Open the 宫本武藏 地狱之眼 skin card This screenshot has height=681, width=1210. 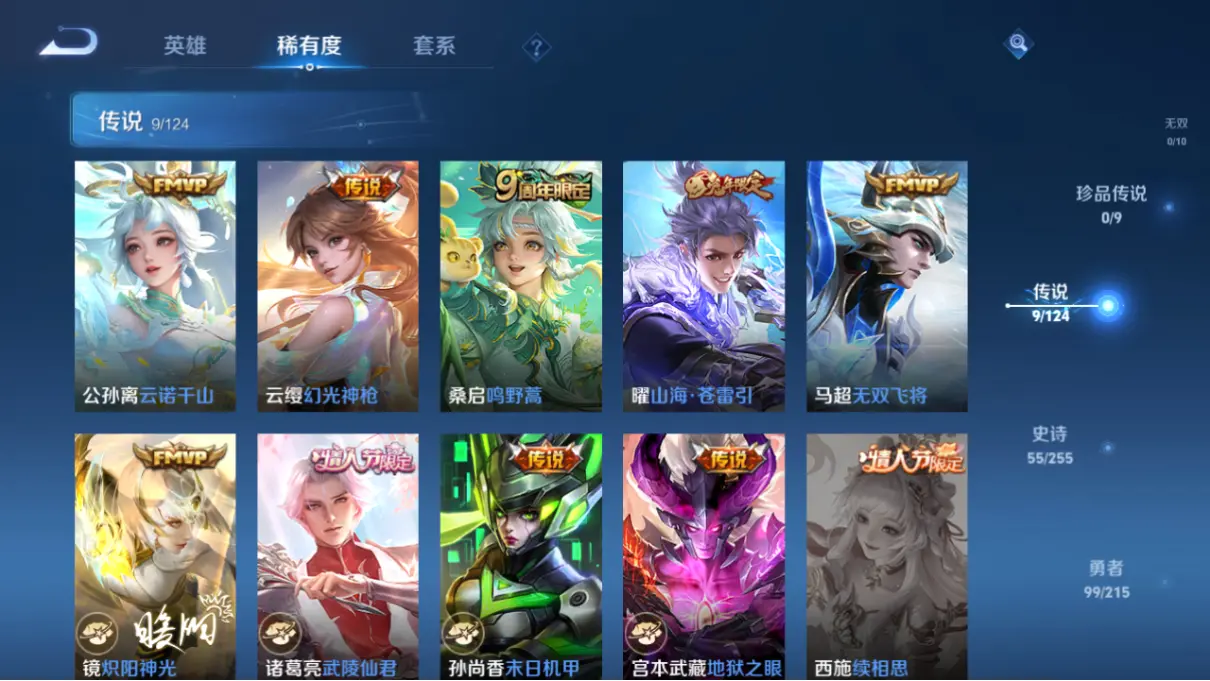(704, 557)
